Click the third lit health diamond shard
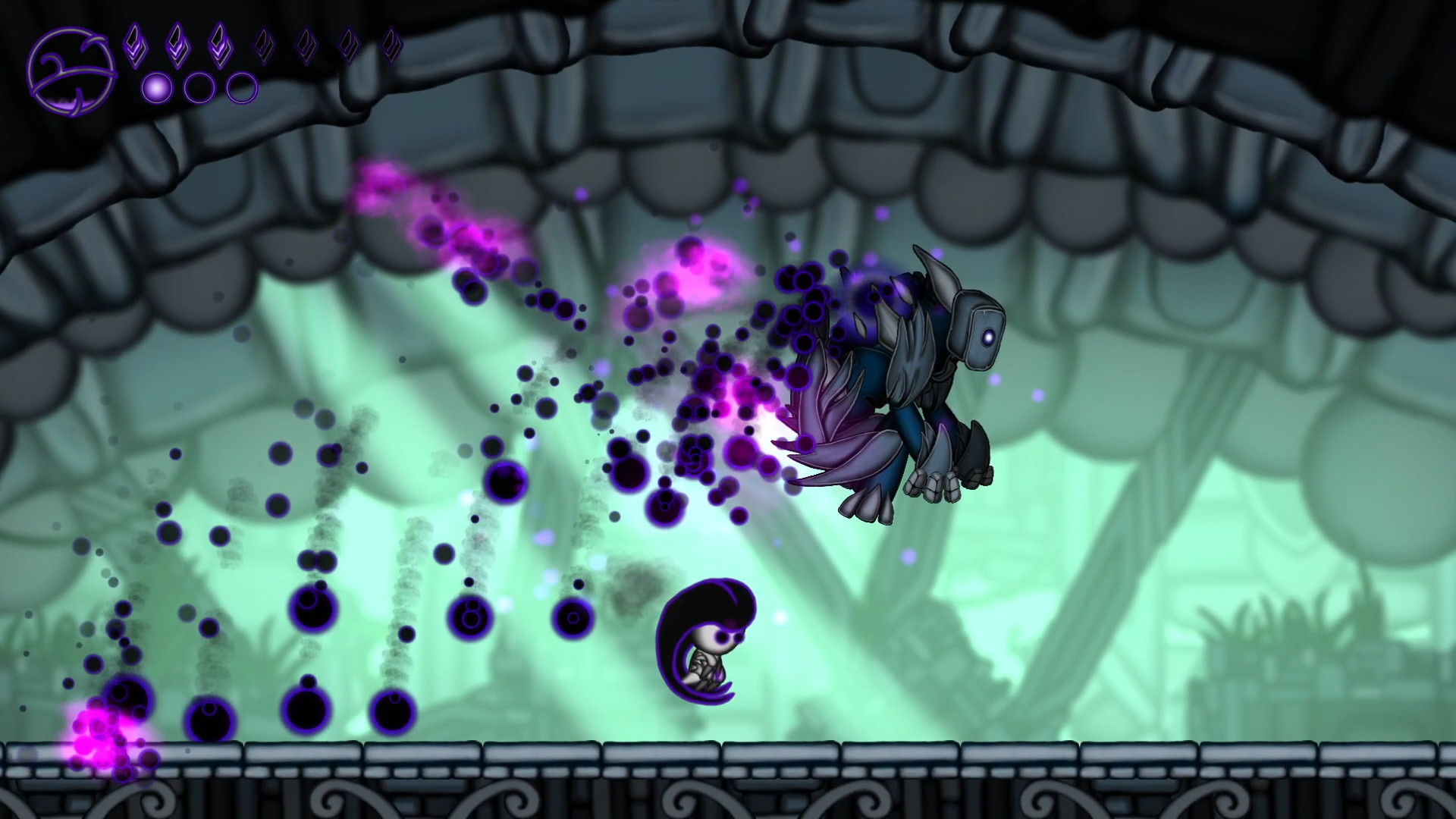Viewport: 1456px width, 819px height. point(219,44)
